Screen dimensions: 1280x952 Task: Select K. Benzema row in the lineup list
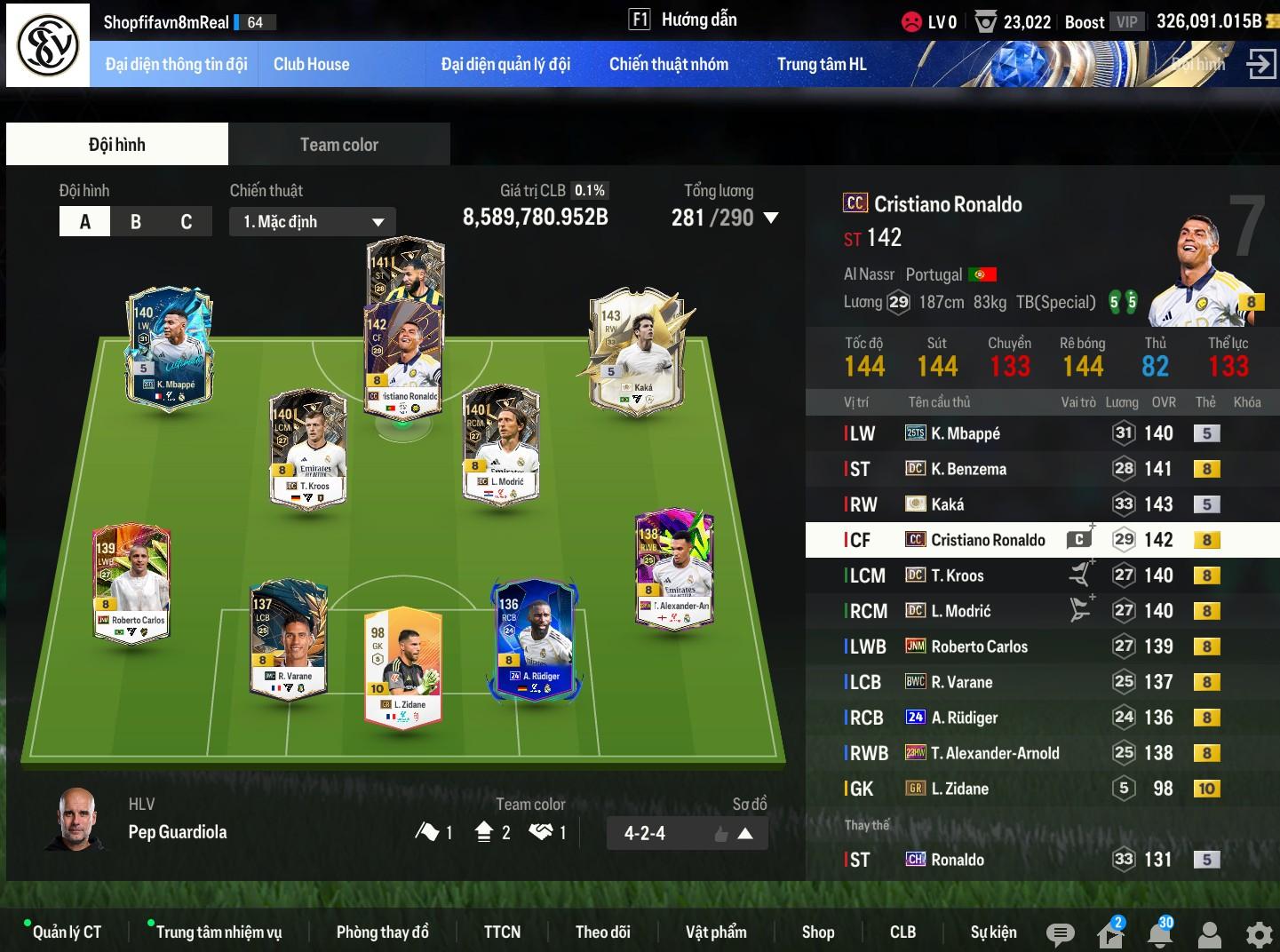pos(968,469)
